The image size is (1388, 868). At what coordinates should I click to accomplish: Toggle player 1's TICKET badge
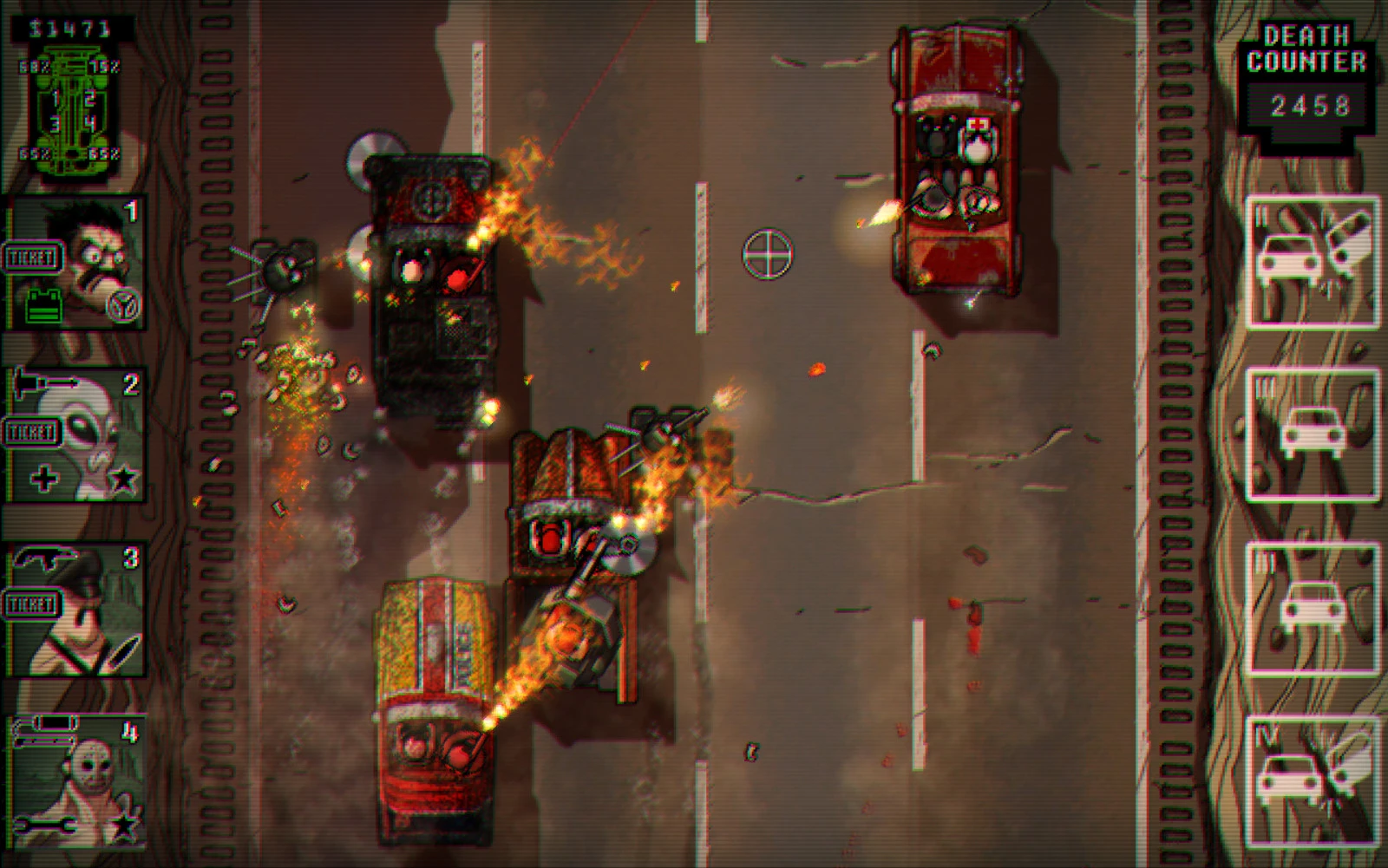(x=31, y=257)
